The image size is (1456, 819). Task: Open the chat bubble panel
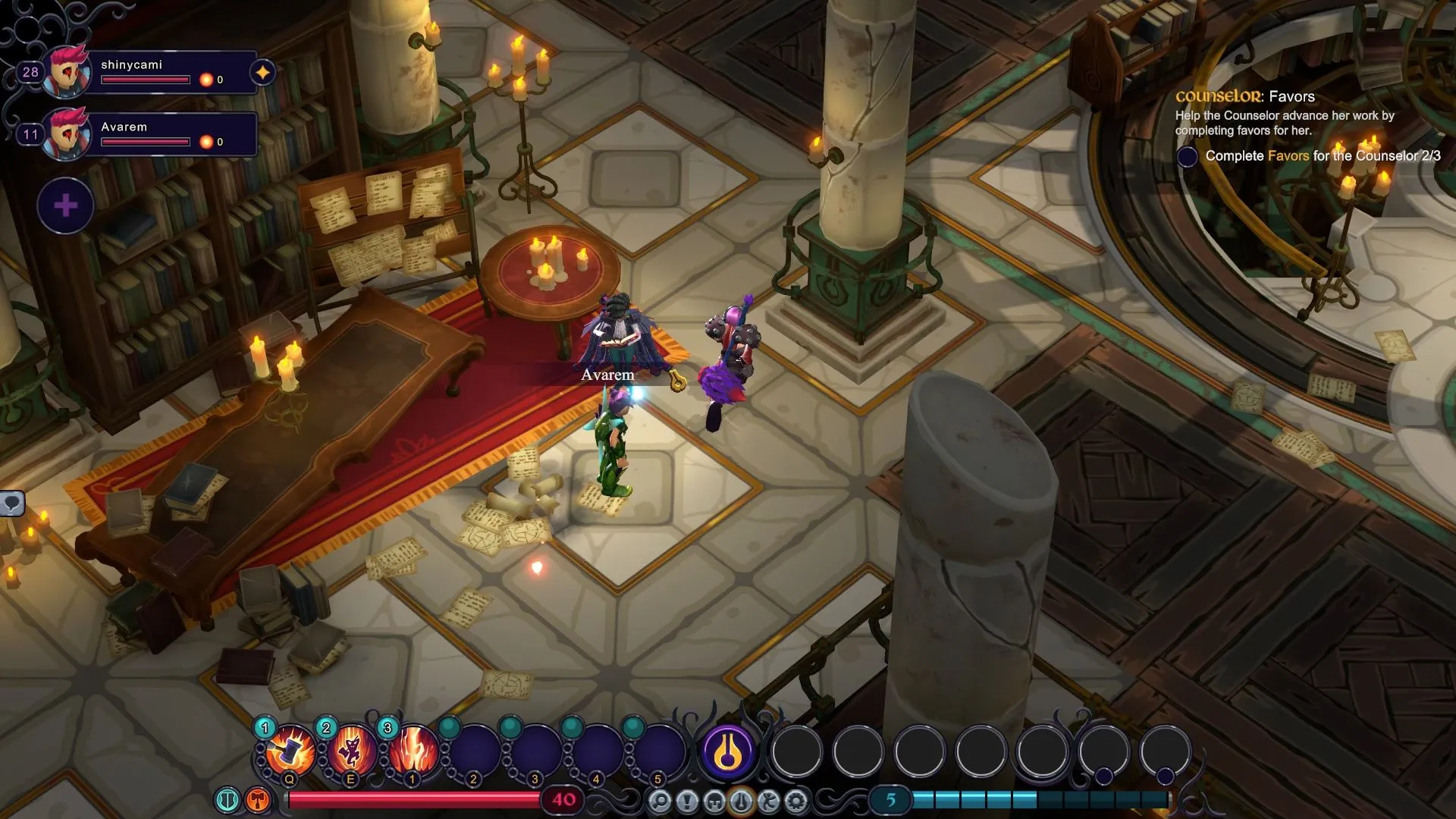coord(12,503)
